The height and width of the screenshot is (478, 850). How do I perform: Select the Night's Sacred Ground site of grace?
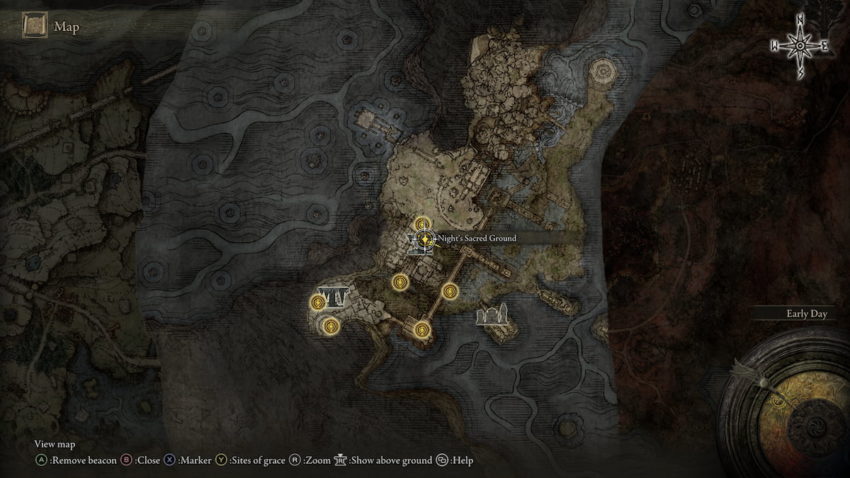coord(425,239)
